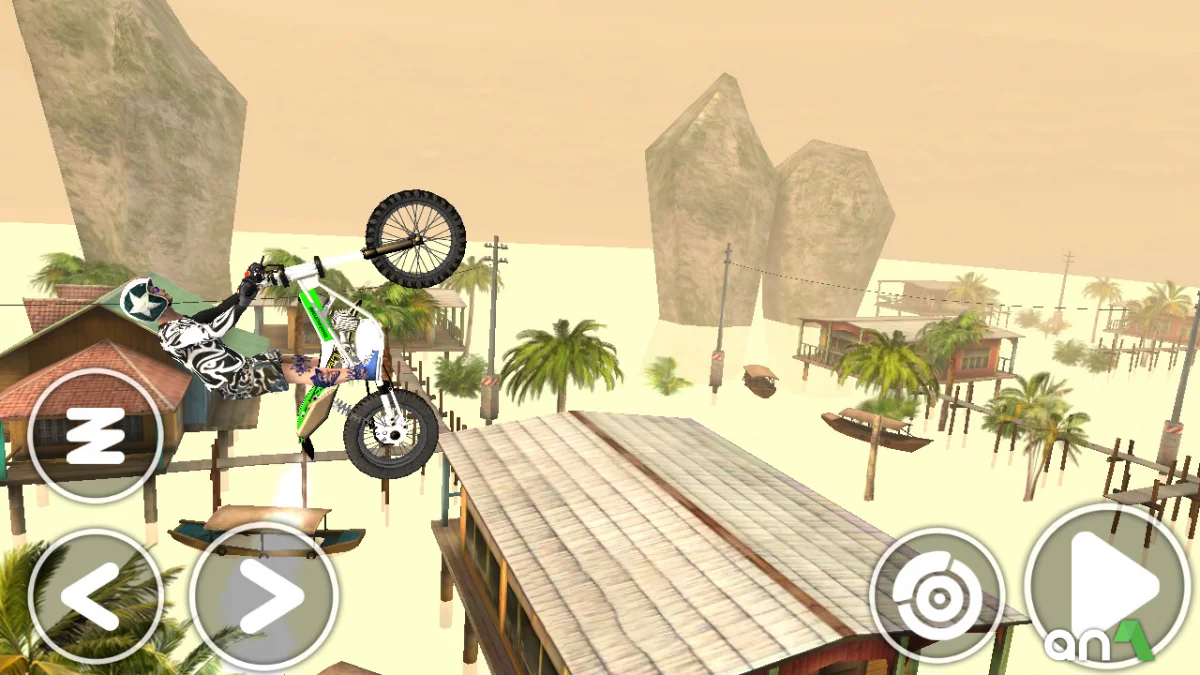
Task: Lean the rider forward with right arrow
Action: [x=263, y=597]
